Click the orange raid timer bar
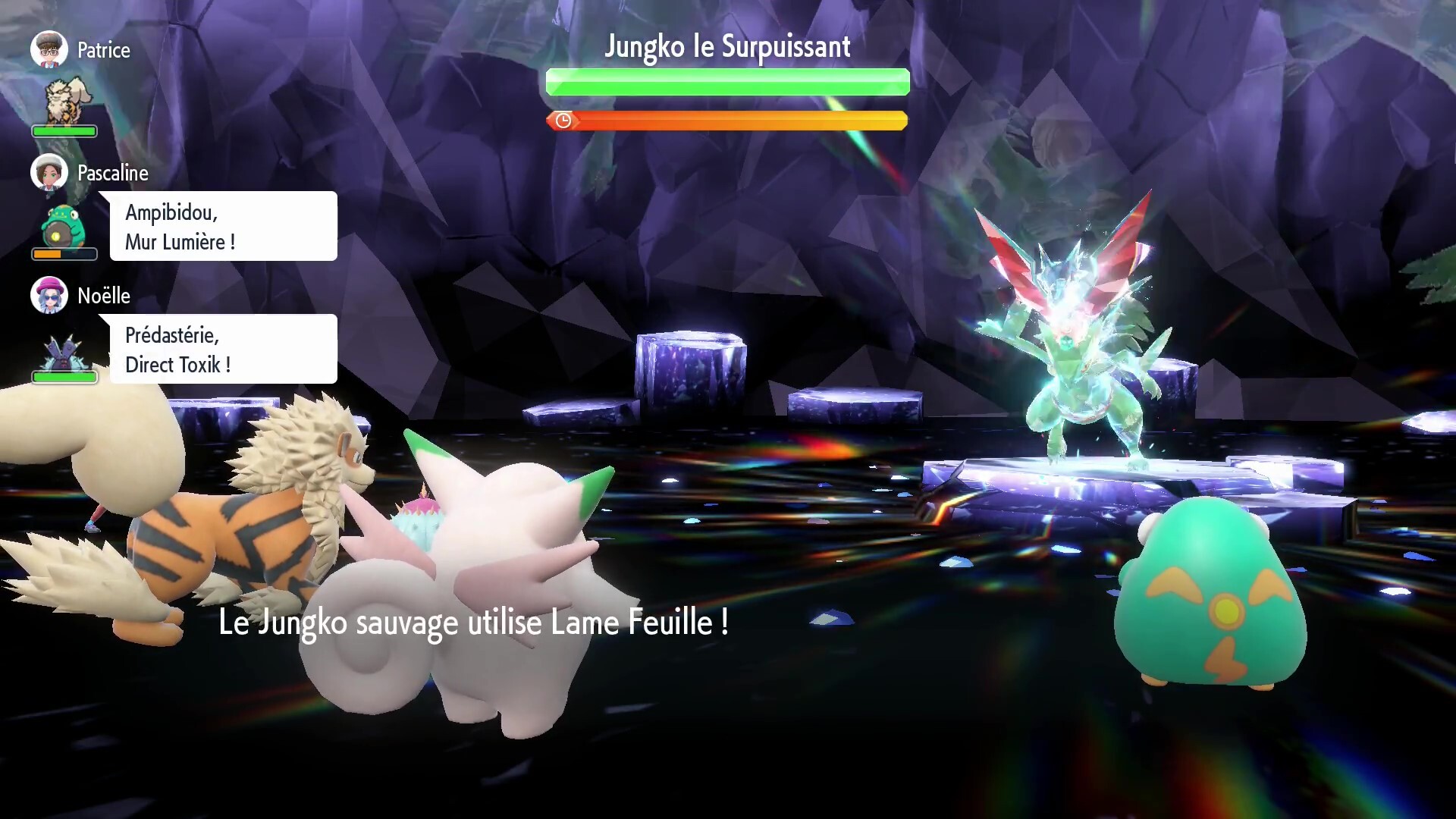 click(x=728, y=120)
